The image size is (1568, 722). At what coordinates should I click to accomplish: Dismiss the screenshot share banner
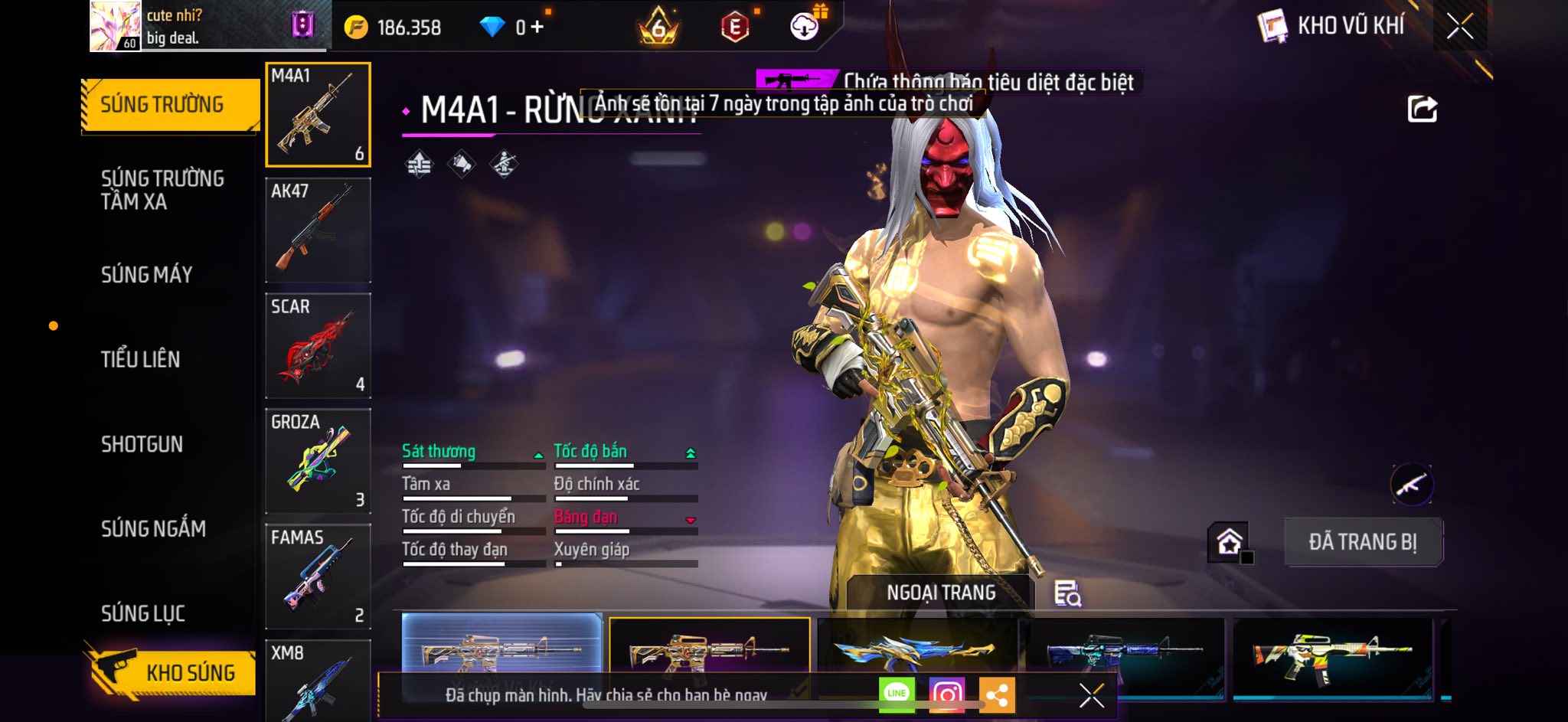coord(1091,695)
